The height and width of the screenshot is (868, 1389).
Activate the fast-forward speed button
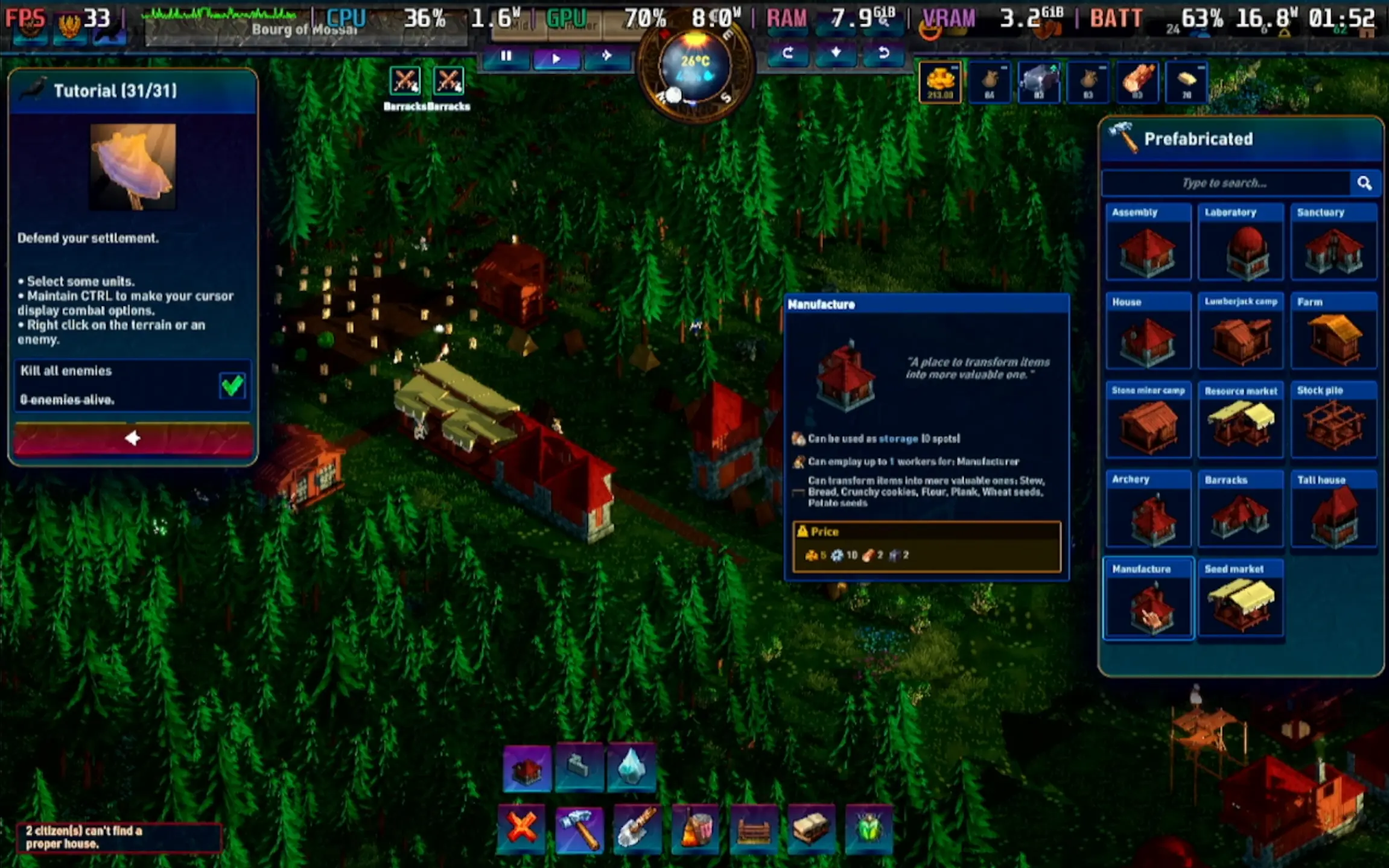click(607, 57)
